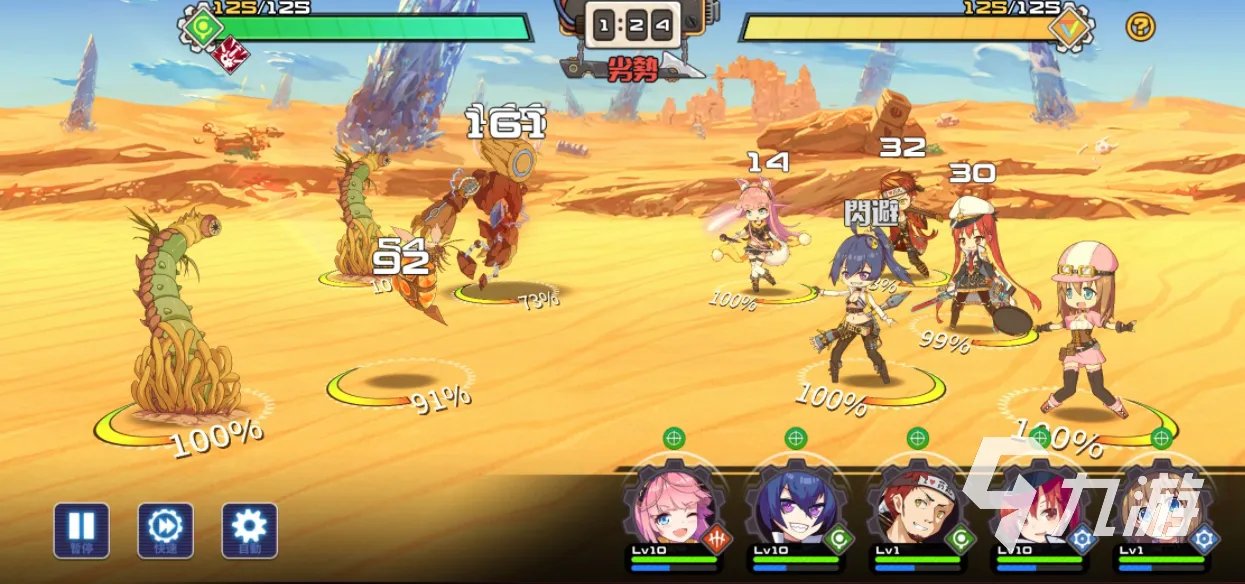Click the target icon above the pink-haired portrait
This screenshot has width=1245, height=584.
(x=674, y=438)
